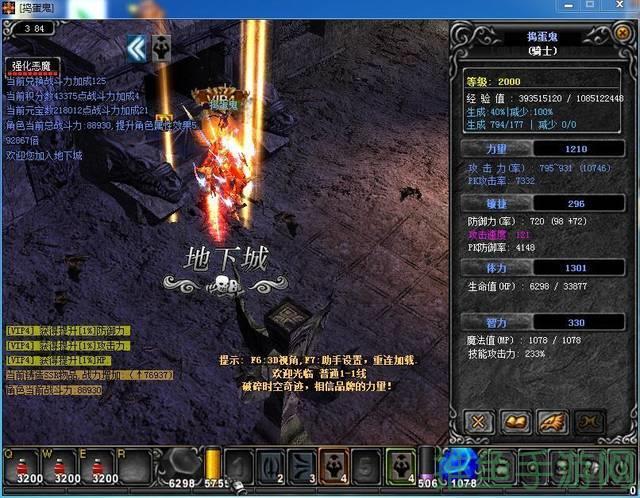640x498 pixels.
Task: Collapse the buff bar with the double-arrow icon
Action: click(136, 47)
